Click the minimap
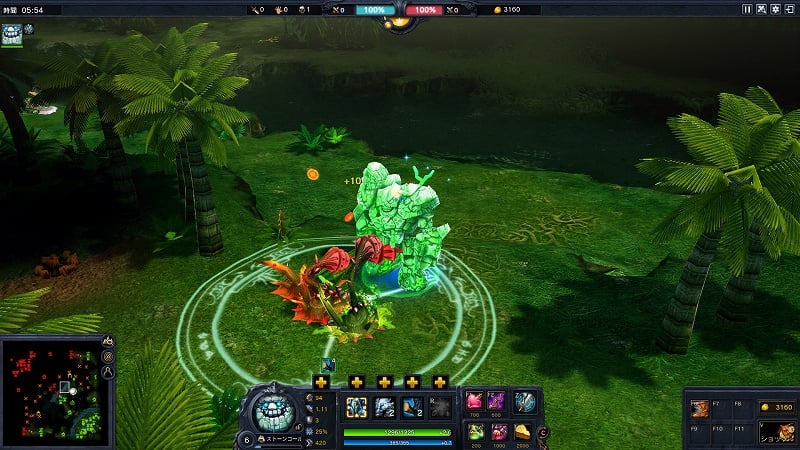 click(x=50, y=392)
